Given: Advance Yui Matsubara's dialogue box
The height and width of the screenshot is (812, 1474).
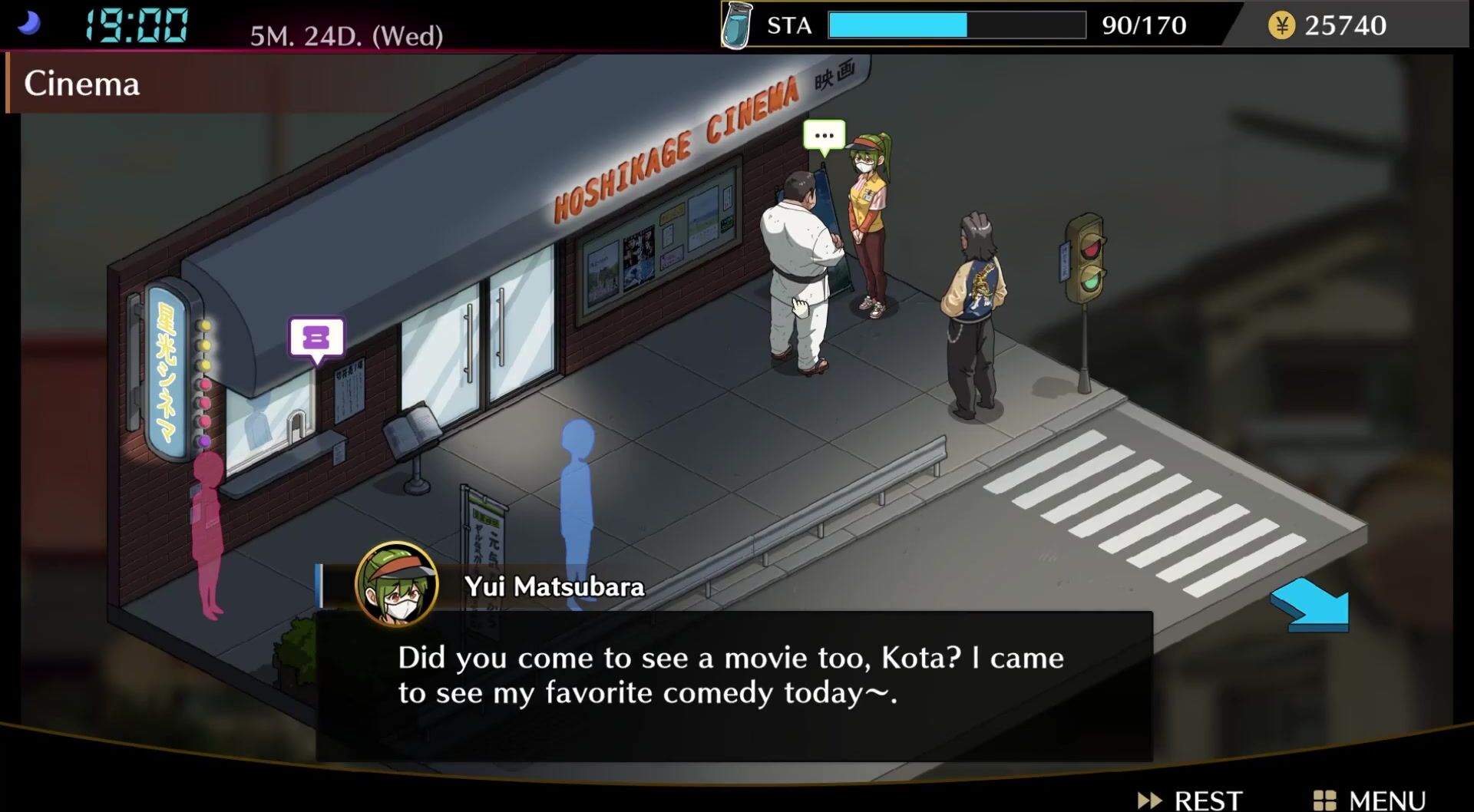Looking at the screenshot, I should (733, 685).
